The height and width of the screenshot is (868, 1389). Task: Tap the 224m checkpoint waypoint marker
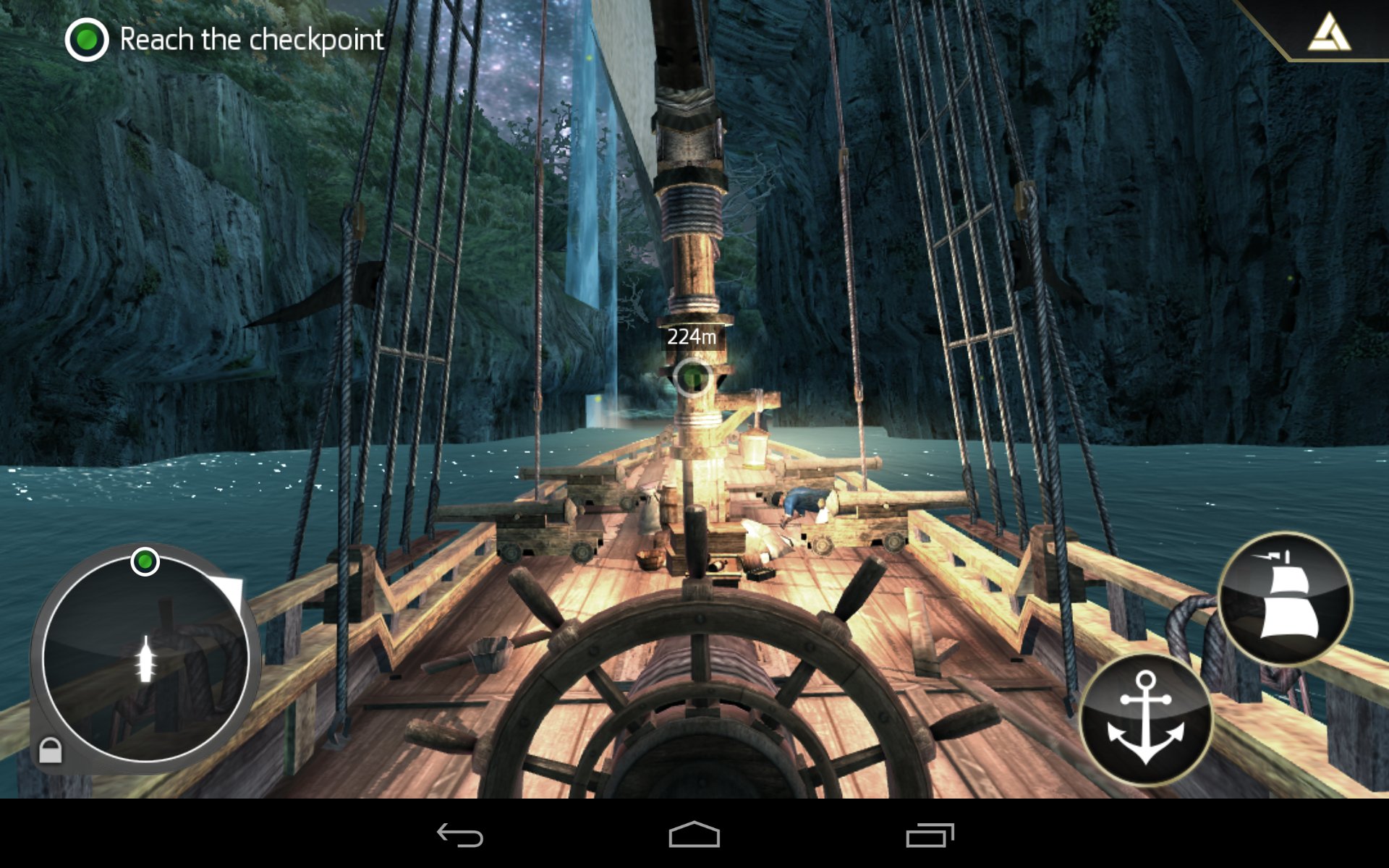pos(692,377)
